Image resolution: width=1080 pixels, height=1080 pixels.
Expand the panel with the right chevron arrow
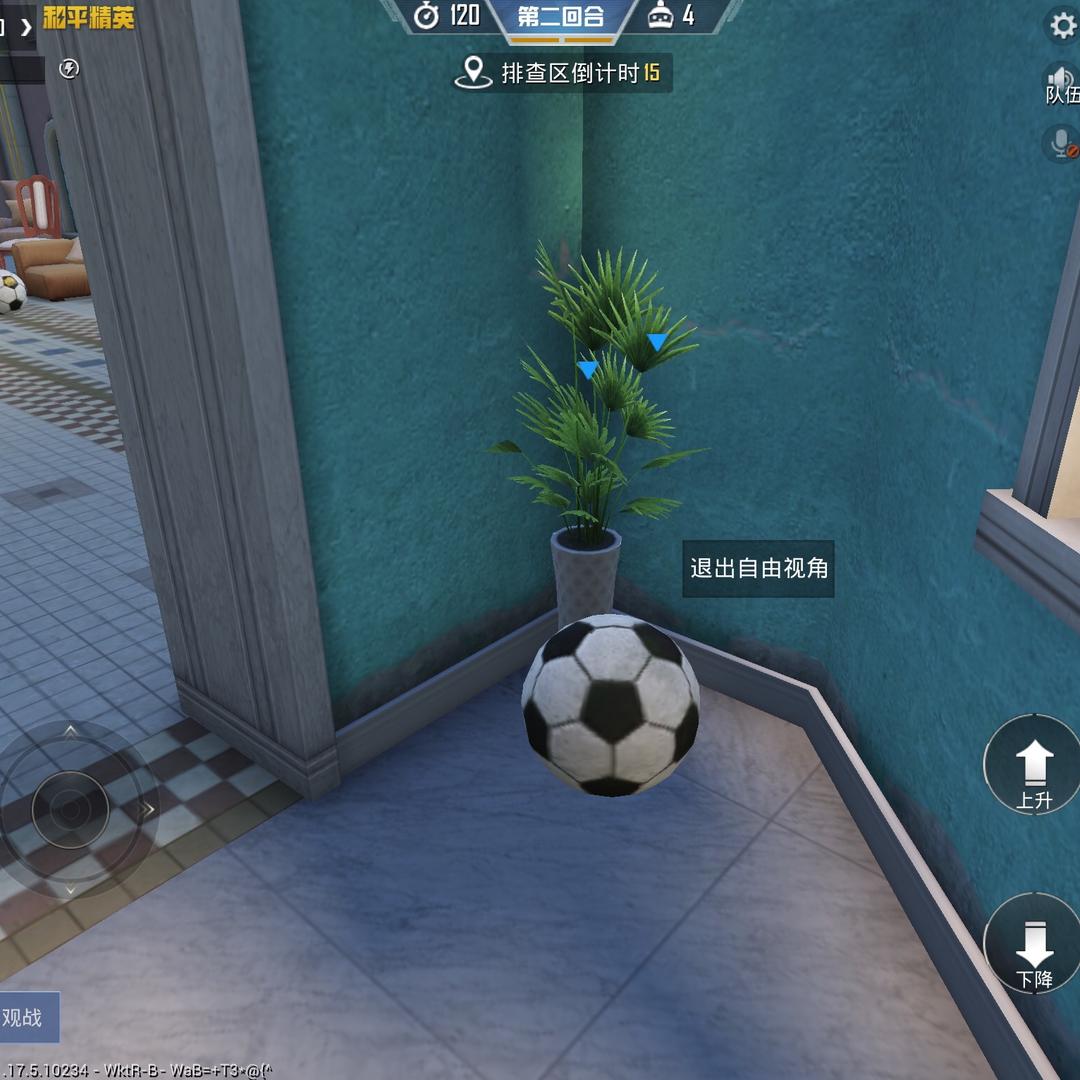(26, 27)
